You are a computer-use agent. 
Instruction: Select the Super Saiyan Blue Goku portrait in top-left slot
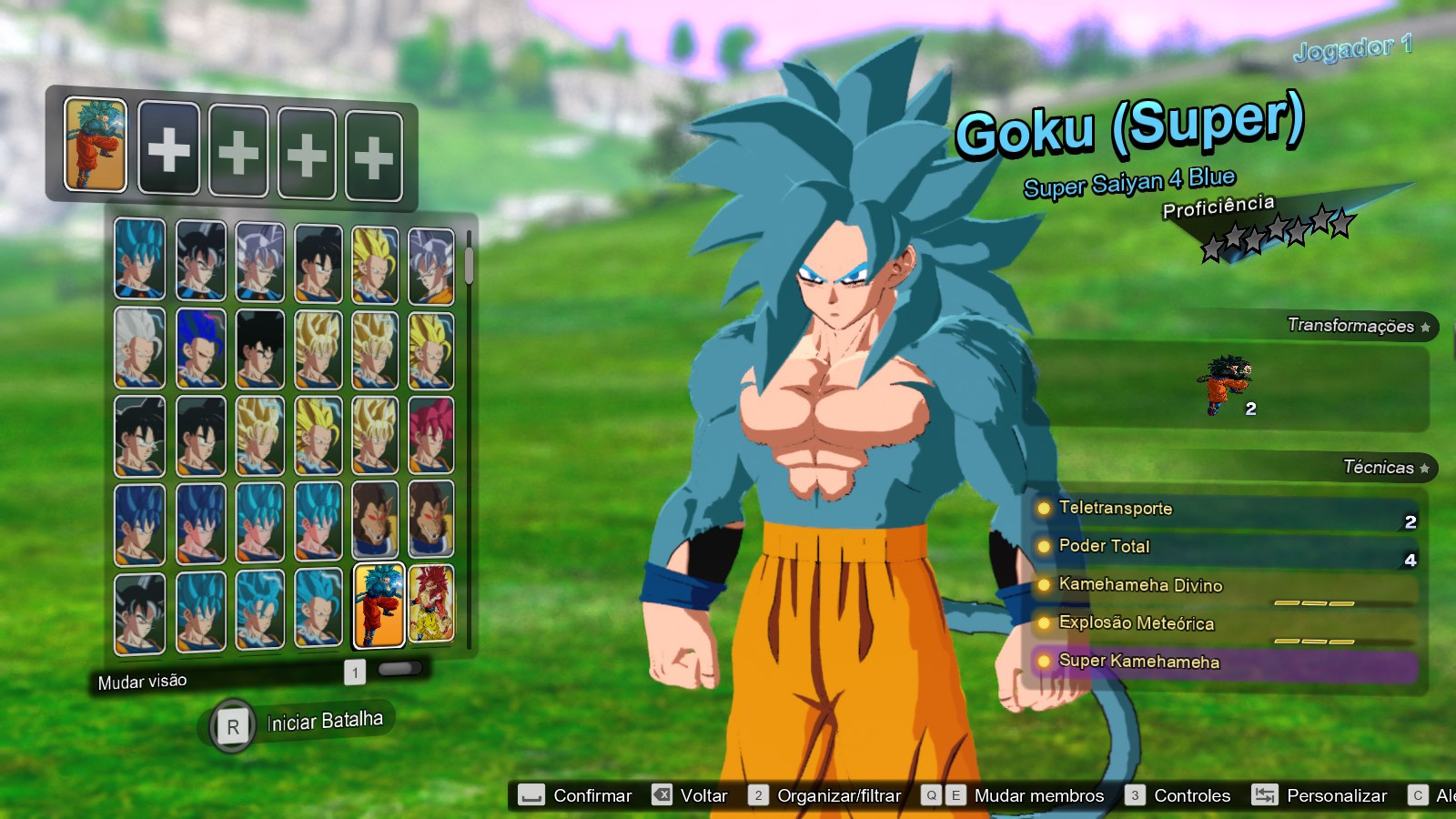[139, 264]
